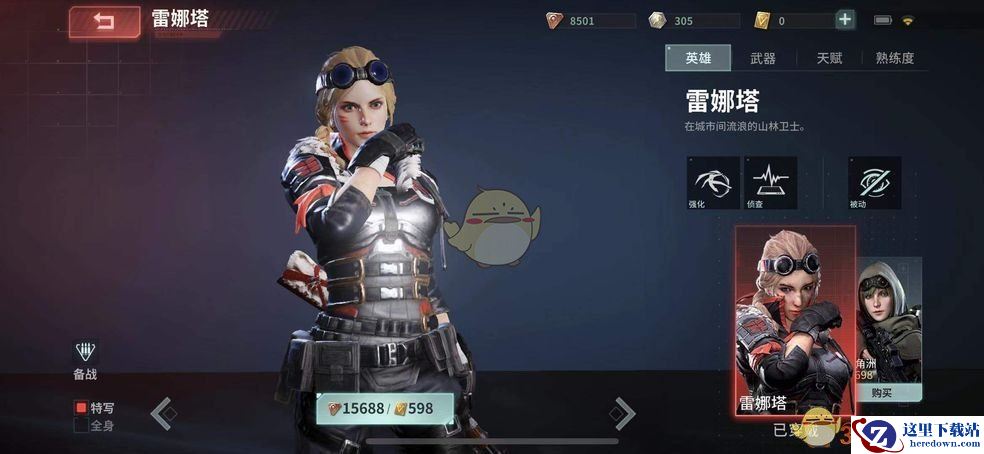
Task: Switch to the 英雄 tab
Action: [698, 58]
